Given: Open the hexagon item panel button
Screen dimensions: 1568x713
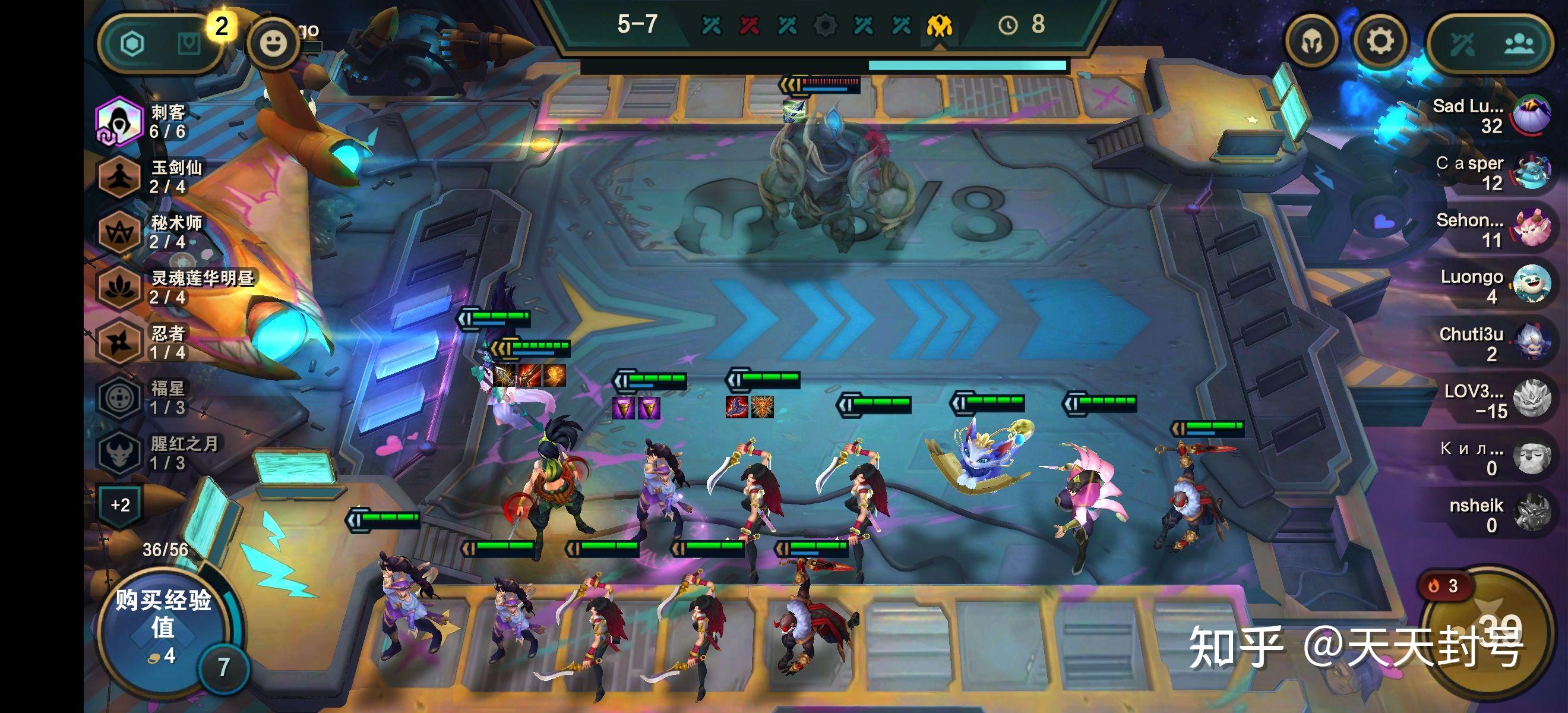Looking at the screenshot, I should coord(132,44).
